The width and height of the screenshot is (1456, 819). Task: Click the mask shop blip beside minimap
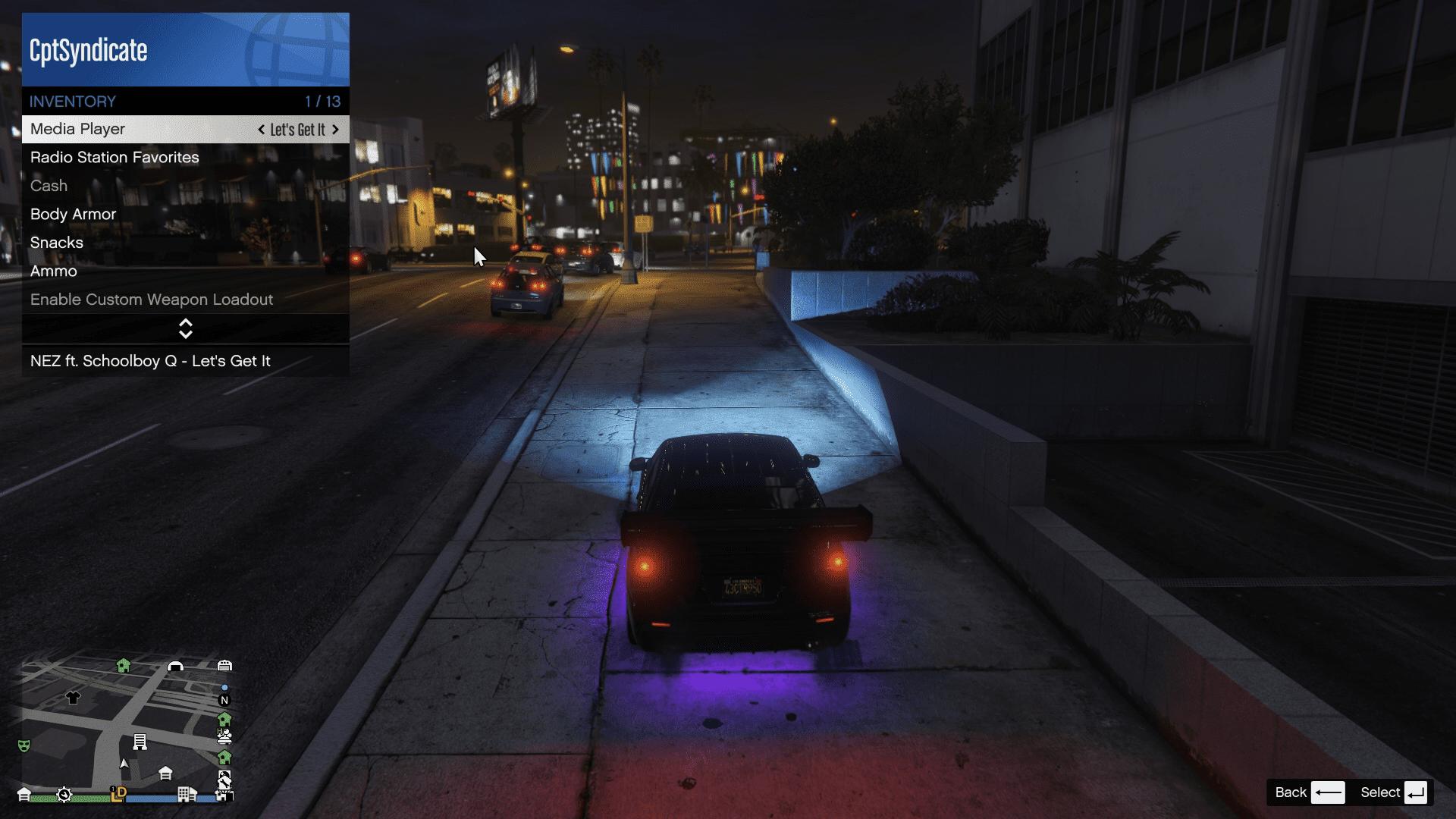[24, 746]
